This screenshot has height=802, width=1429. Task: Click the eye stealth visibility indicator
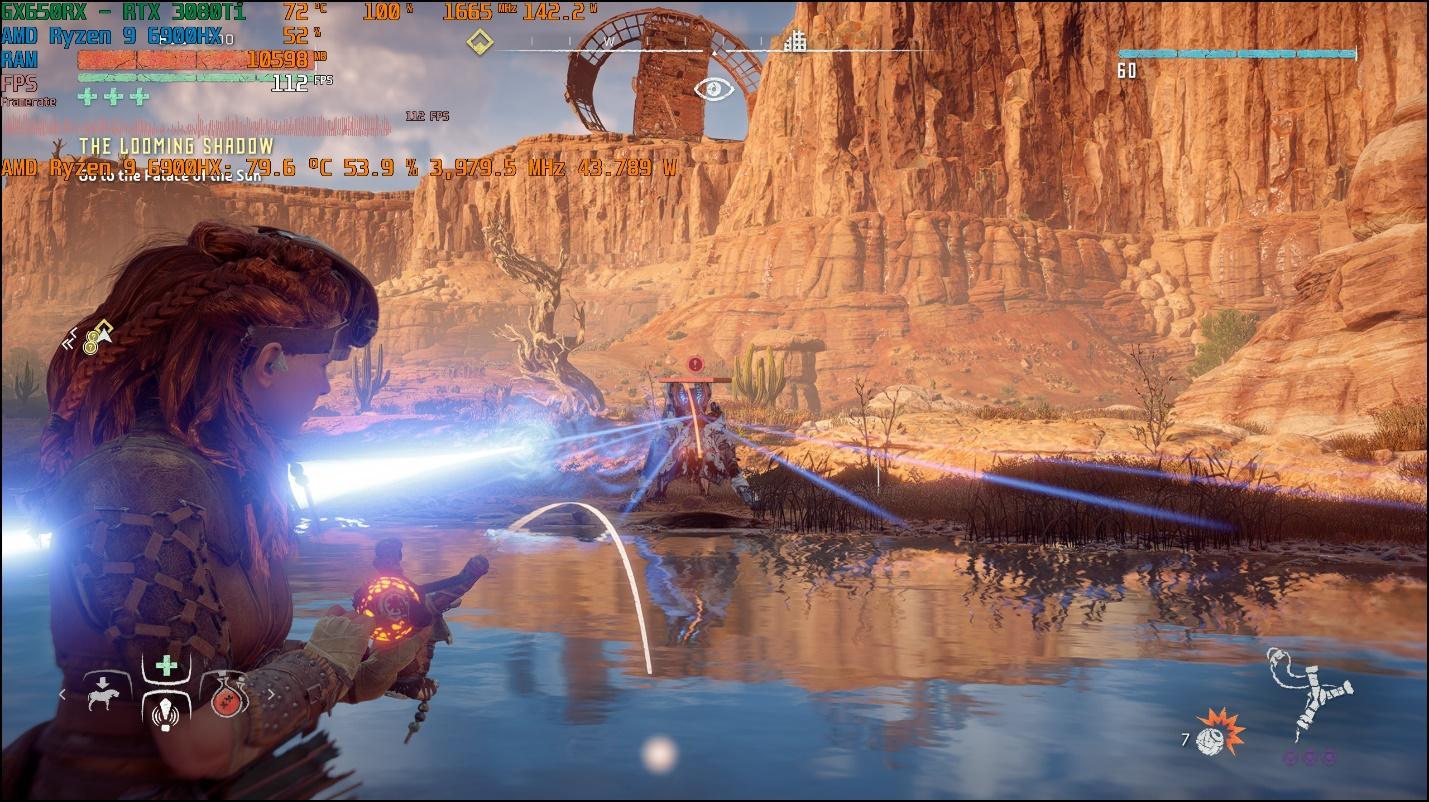[714, 89]
